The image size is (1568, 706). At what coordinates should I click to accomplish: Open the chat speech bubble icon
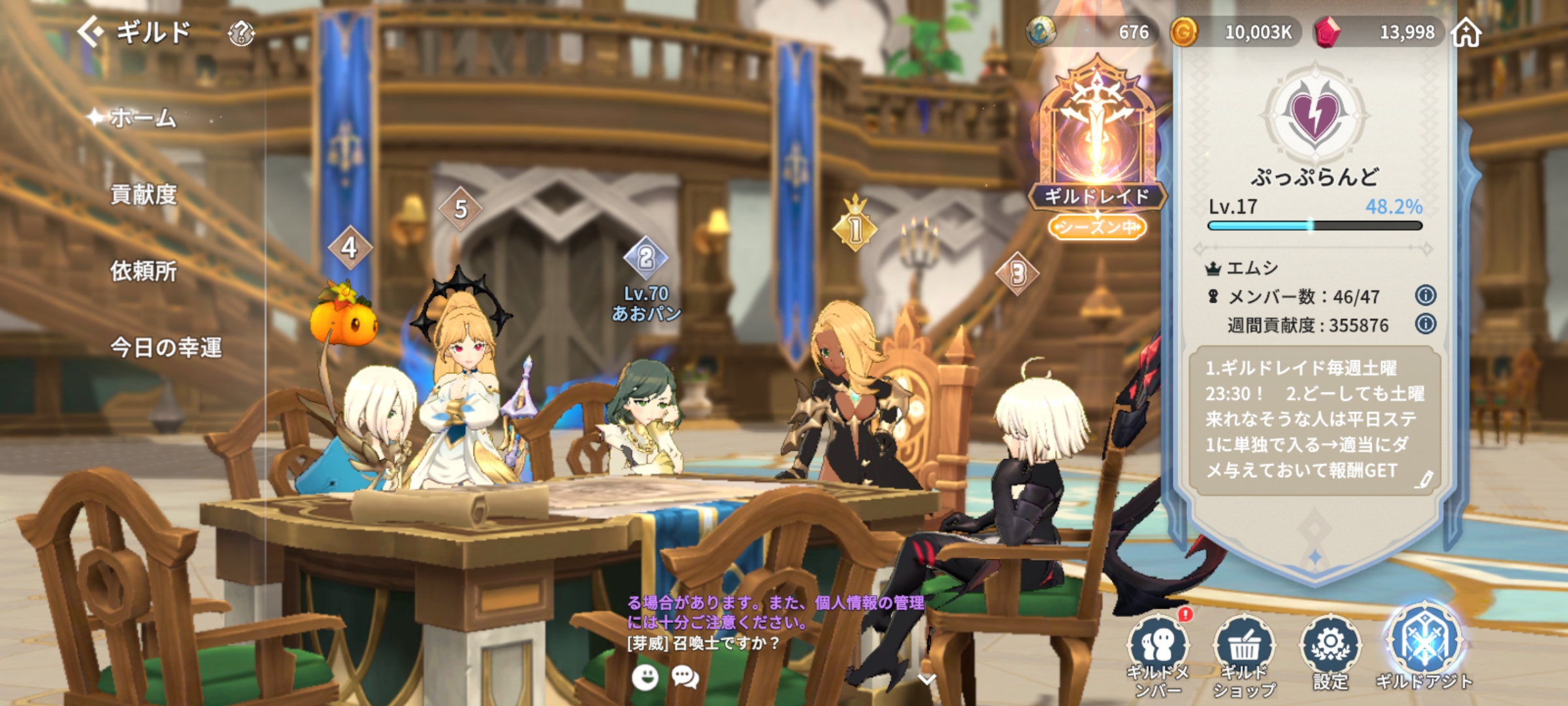pos(685,677)
